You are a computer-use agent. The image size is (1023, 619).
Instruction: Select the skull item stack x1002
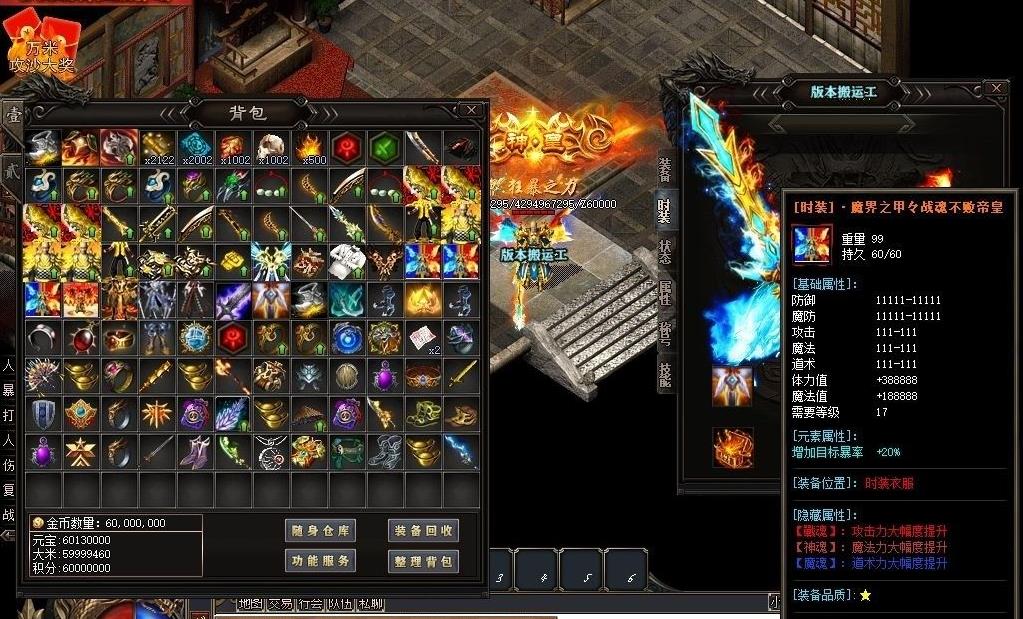coord(271,147)
